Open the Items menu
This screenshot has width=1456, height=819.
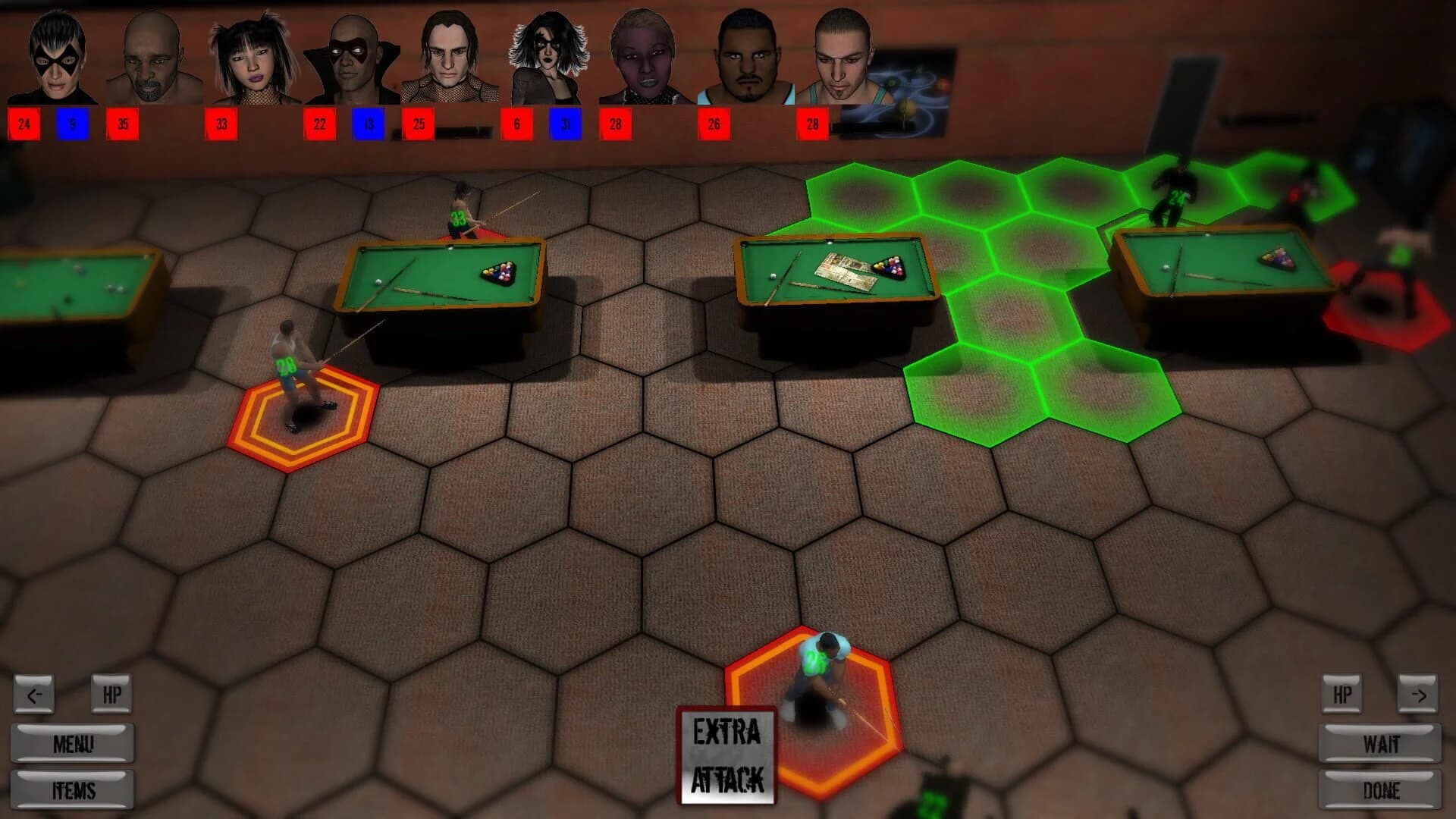(72, 789)
